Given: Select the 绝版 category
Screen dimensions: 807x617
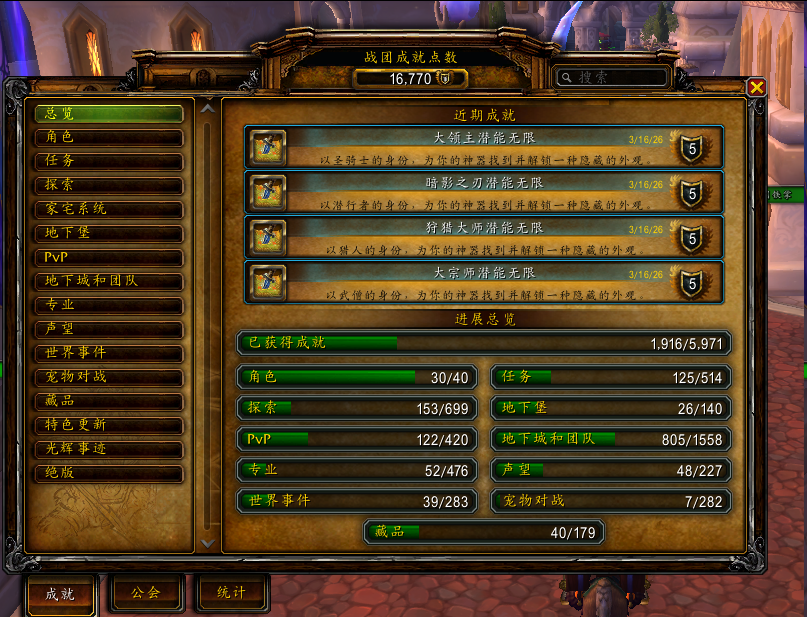Looking at the screenshot, I should (109, 473).
